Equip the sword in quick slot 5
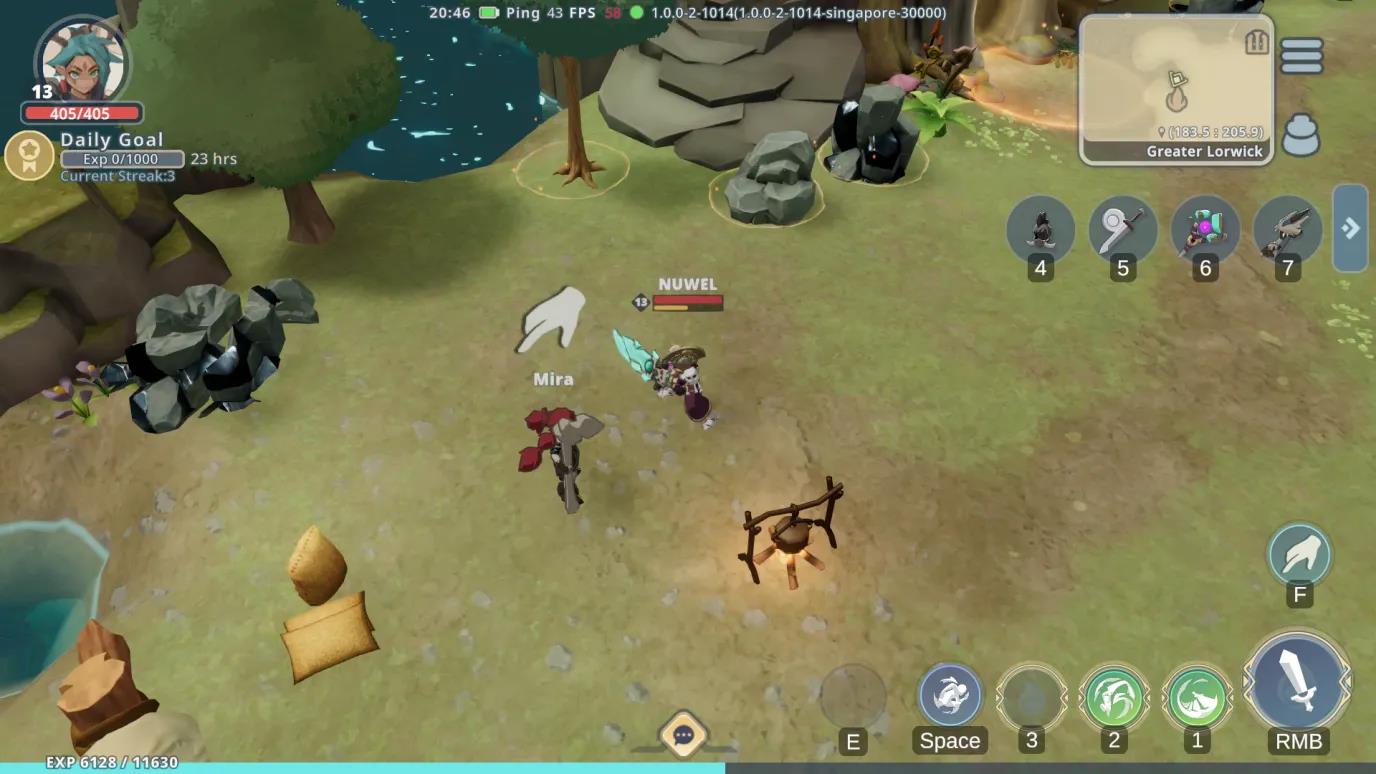 point(1122,229)
